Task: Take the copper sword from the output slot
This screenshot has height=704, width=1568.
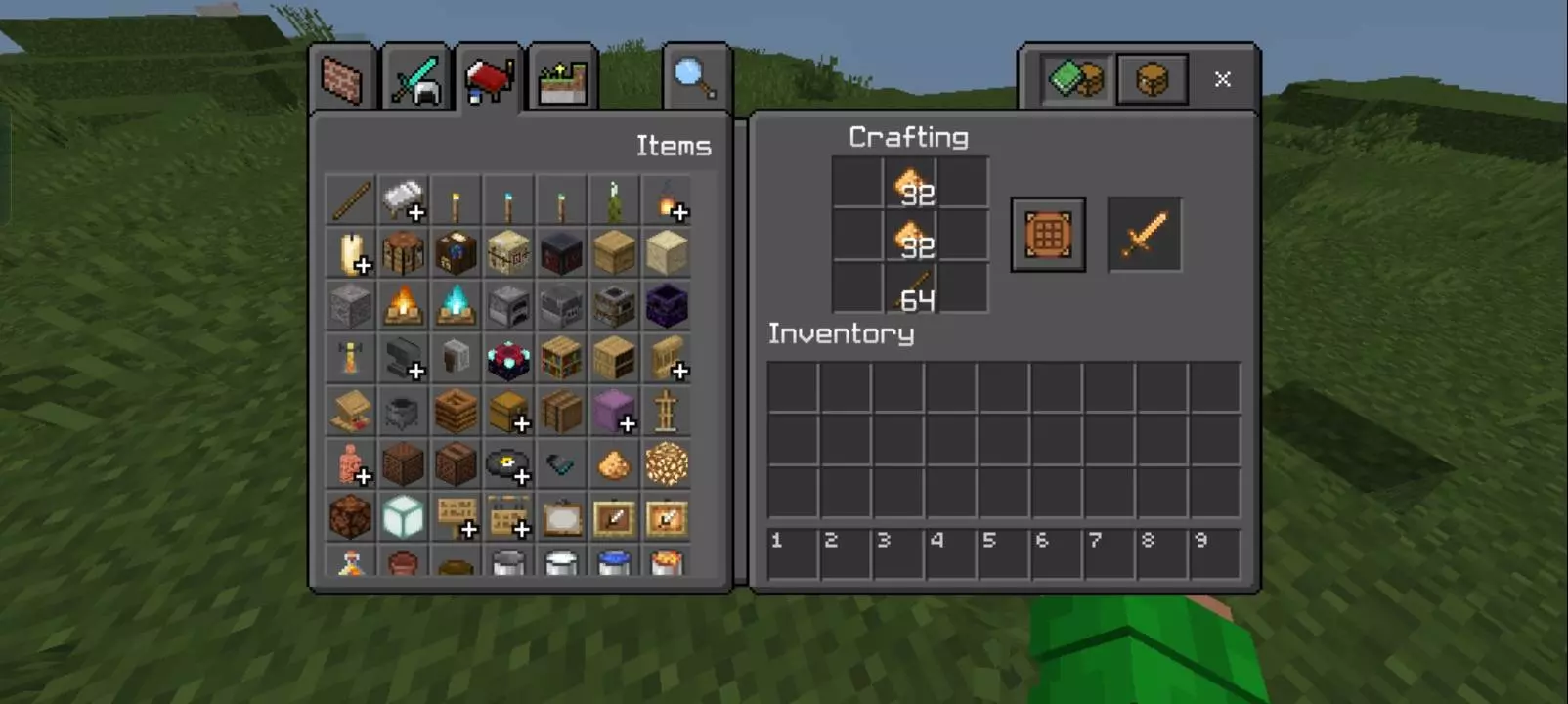Action: tap(1144, 235)
